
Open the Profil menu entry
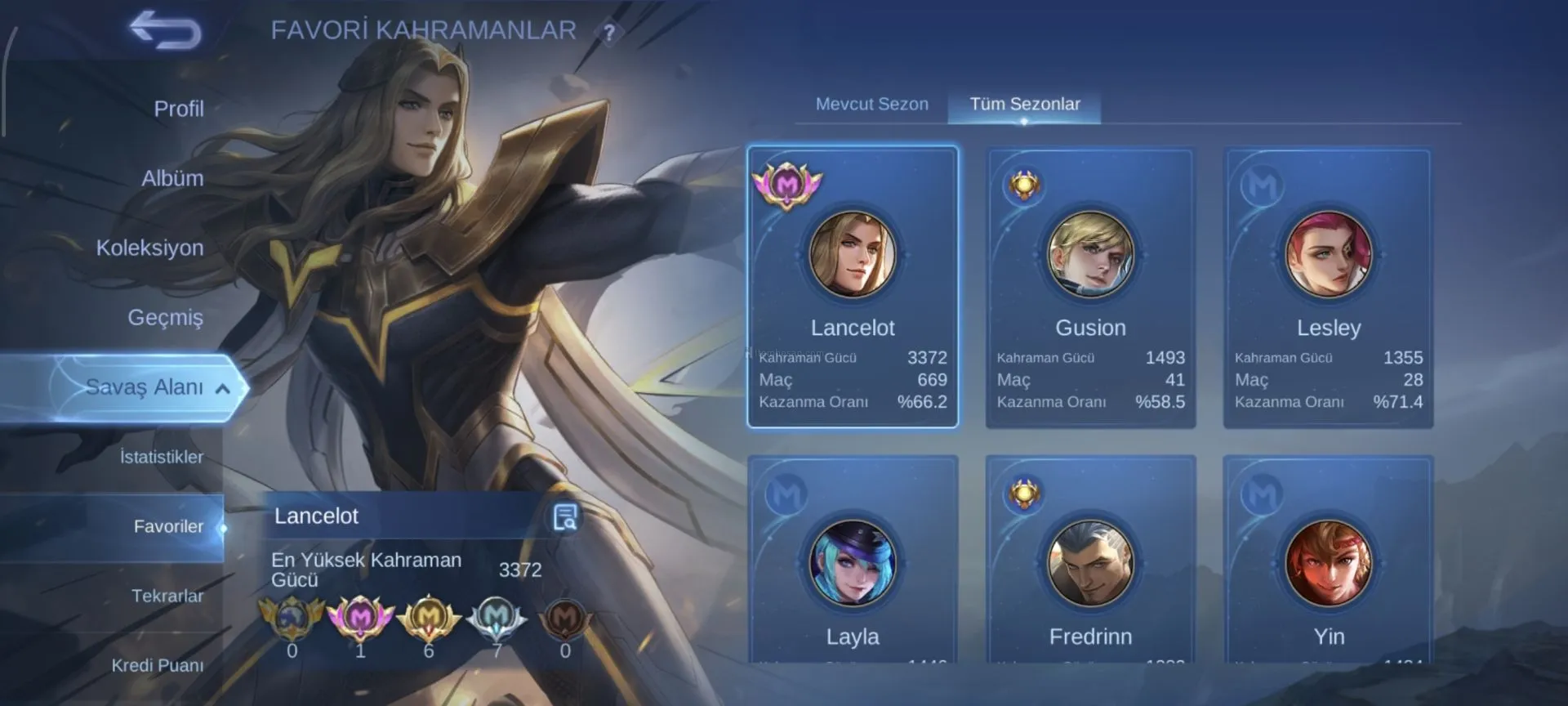pyautogui.click(x=178, y=109)
